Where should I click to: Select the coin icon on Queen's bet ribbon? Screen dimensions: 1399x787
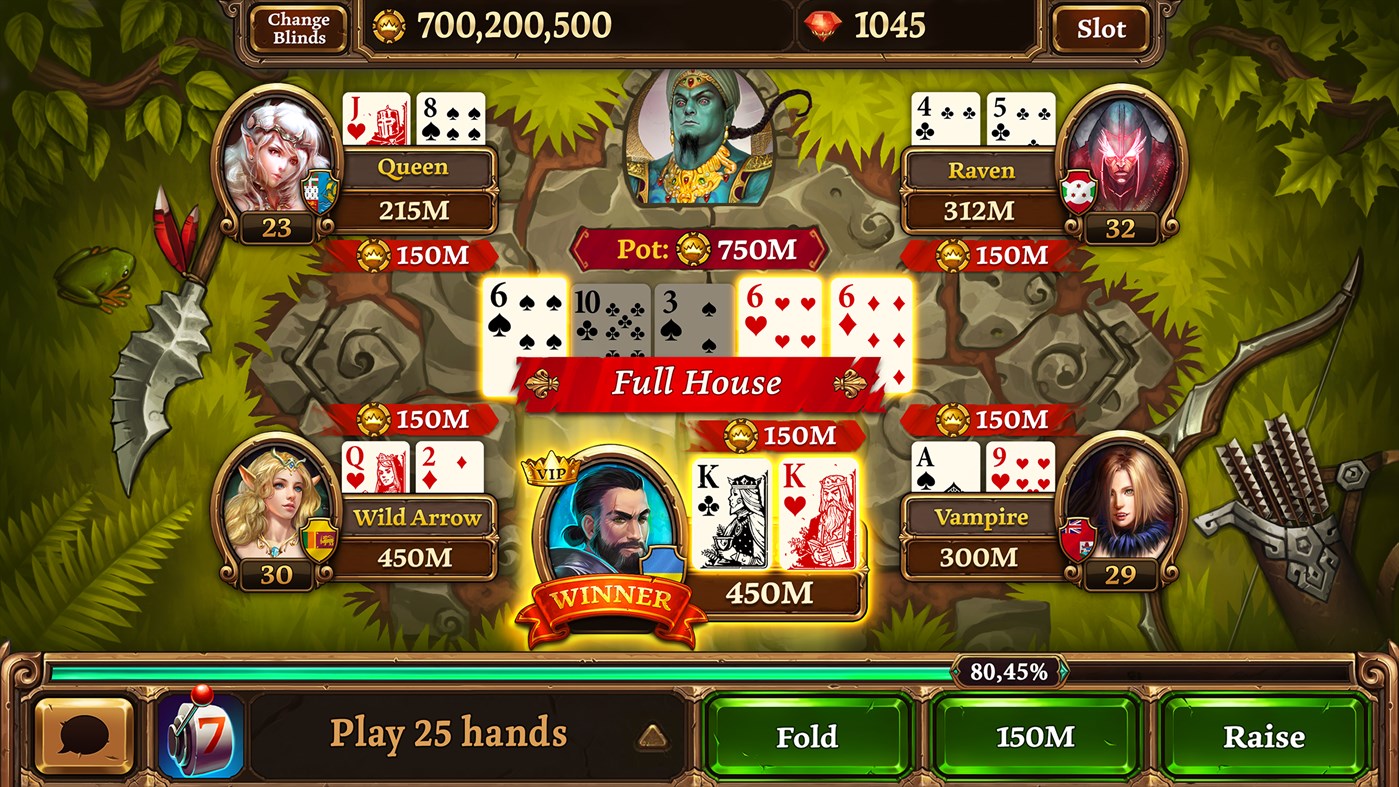(373, 256)
